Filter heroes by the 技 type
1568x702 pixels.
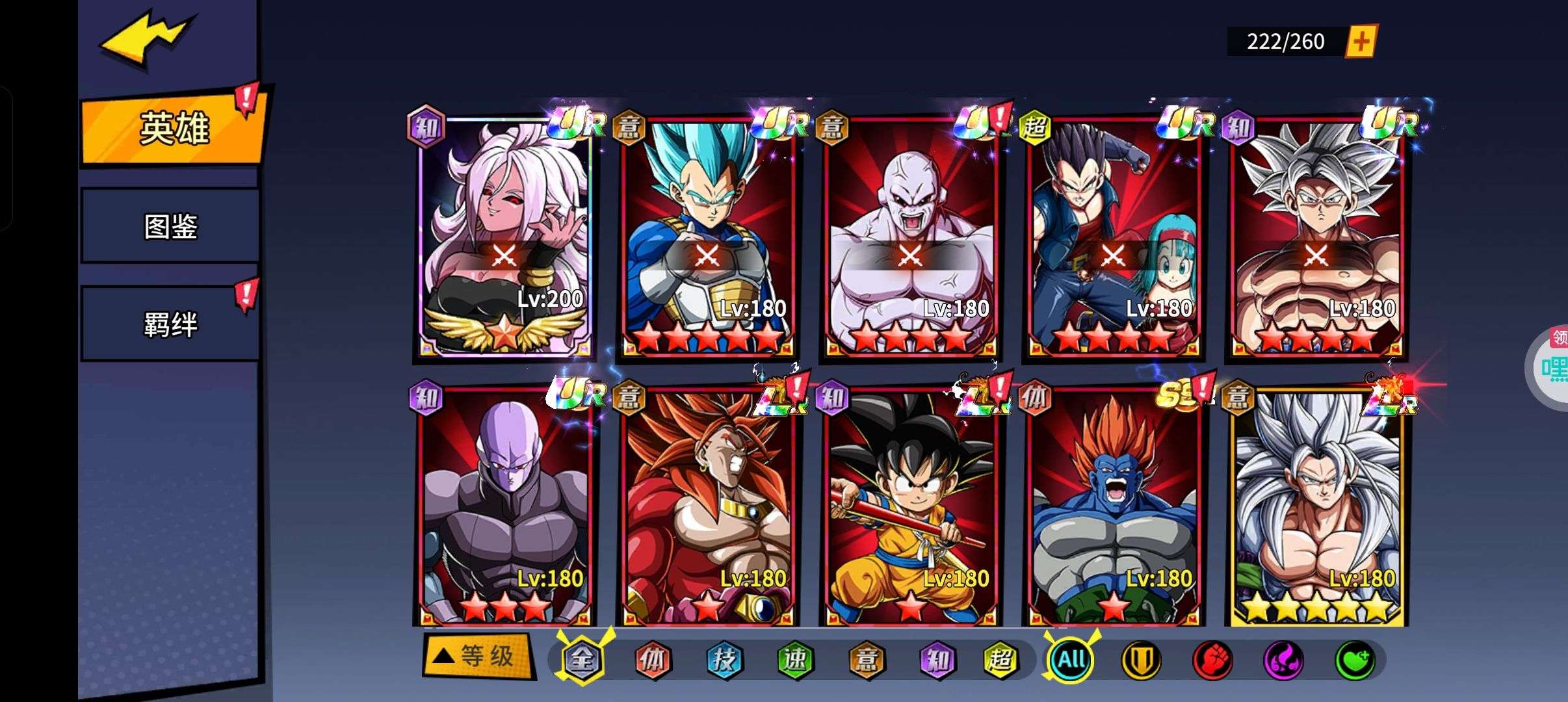click(724, 660)
